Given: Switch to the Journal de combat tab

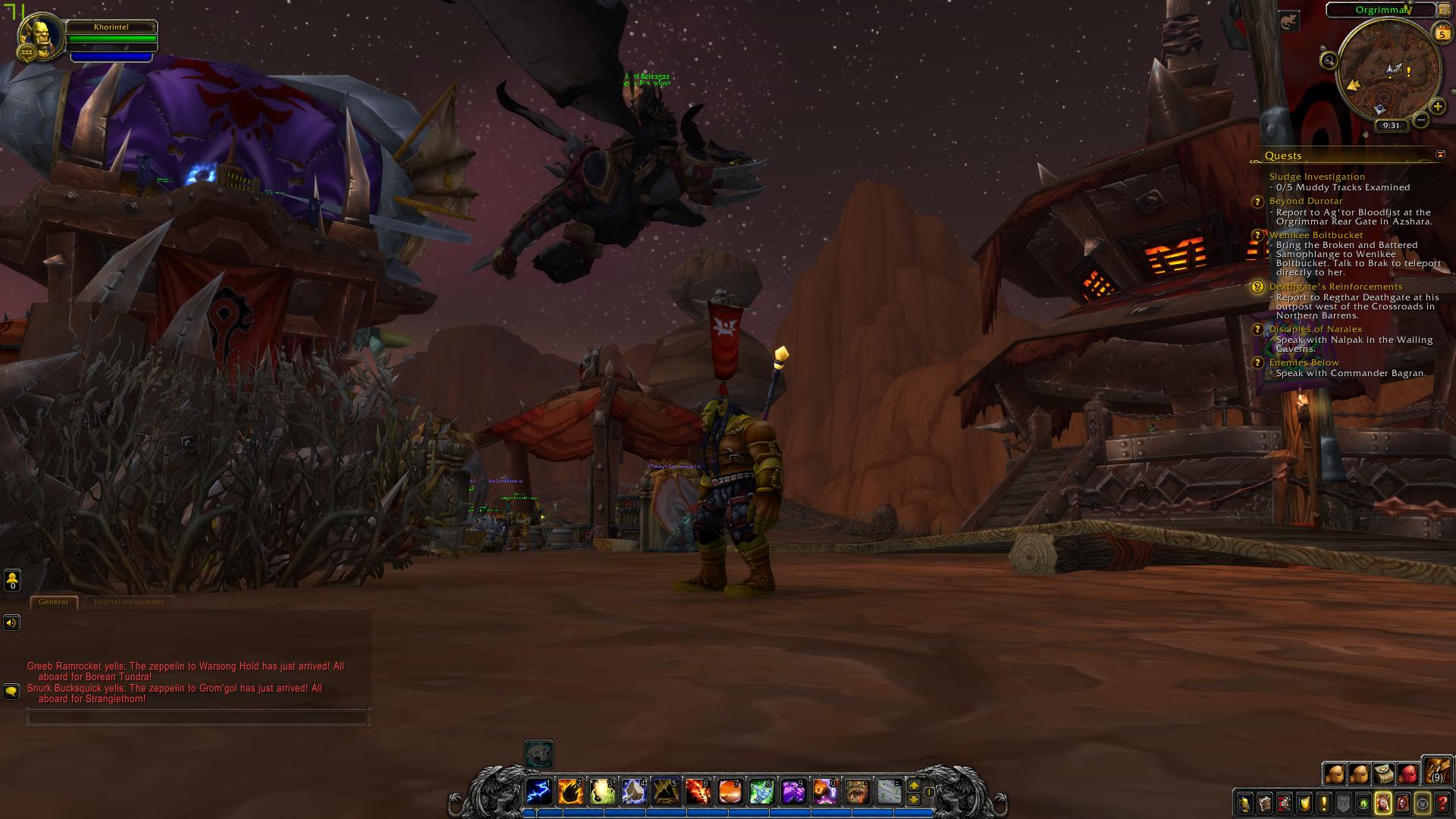Looking at the screenshot, I should 129,602.
